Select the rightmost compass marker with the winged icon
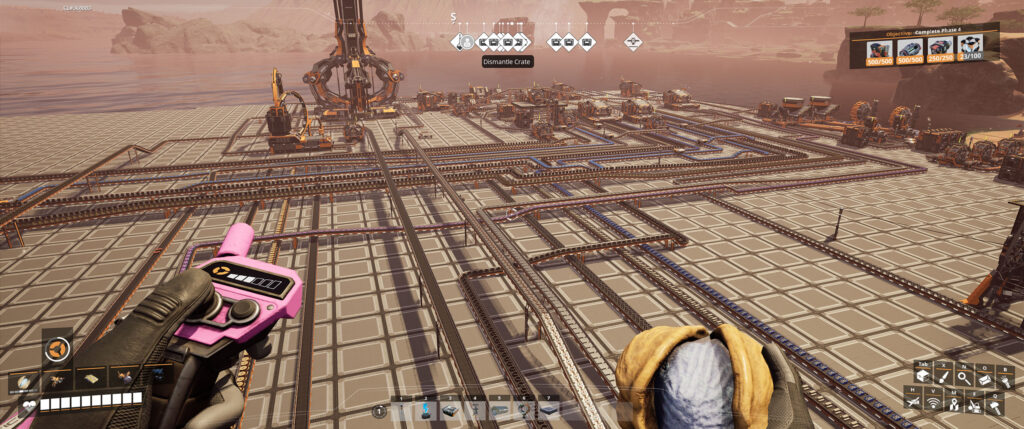1024x429 pixels. click(633, 42)
